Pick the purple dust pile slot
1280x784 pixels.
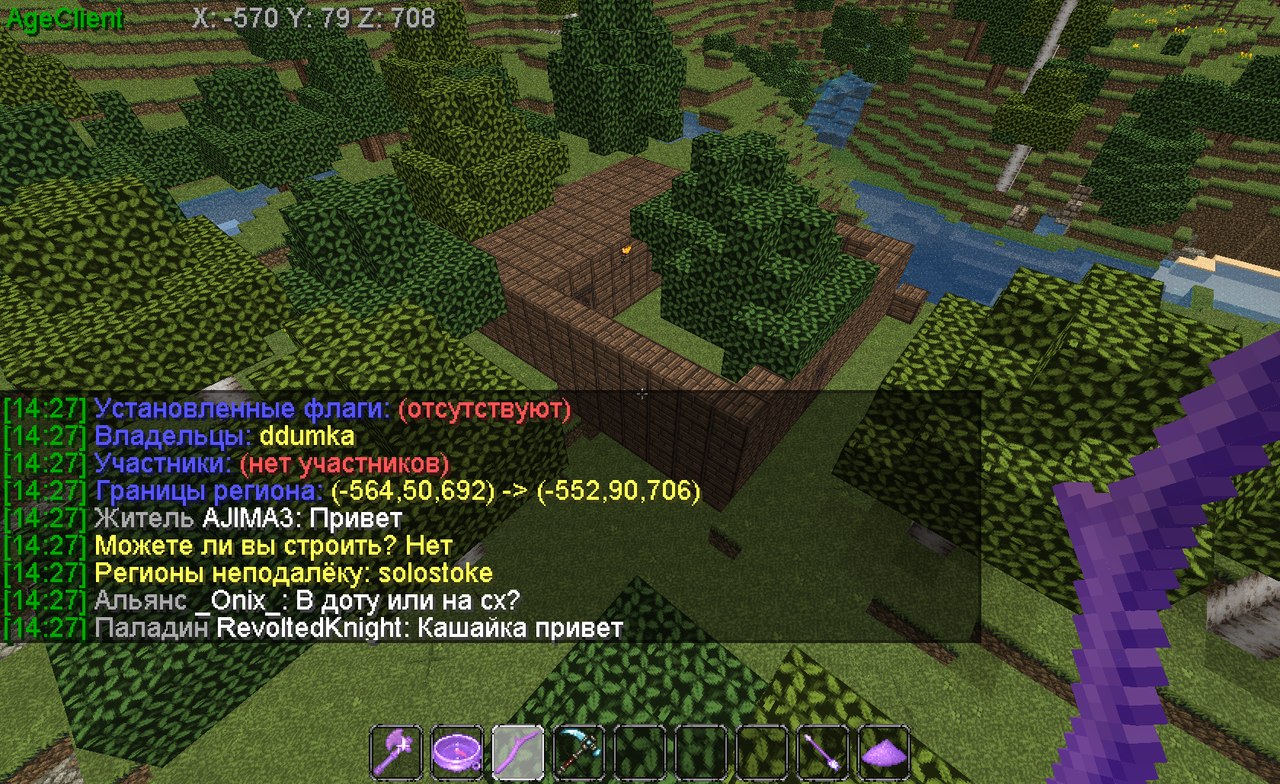point(884,750)
